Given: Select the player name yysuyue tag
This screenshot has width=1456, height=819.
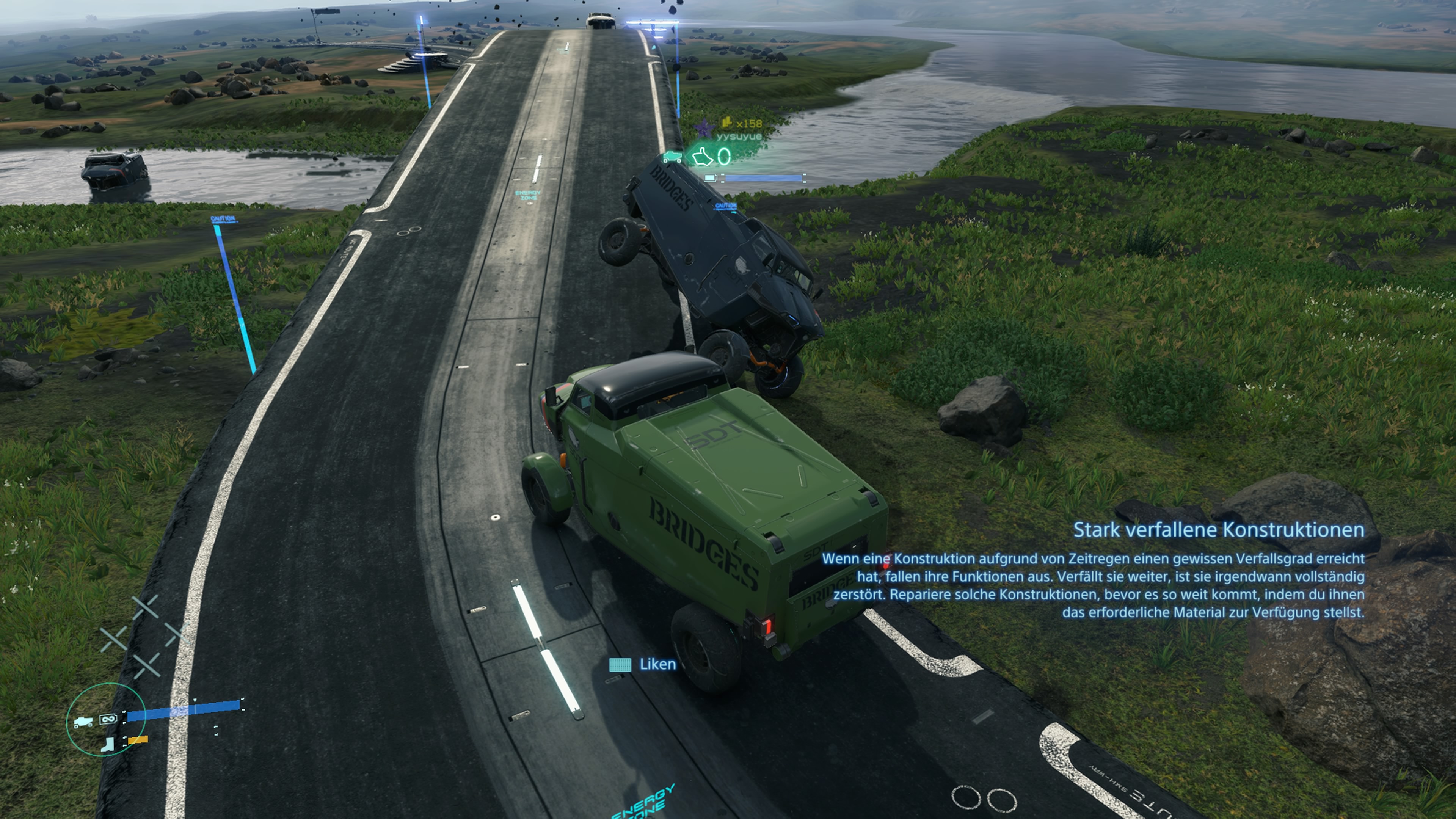Looking at the screenshot, I should click(739, 136).
